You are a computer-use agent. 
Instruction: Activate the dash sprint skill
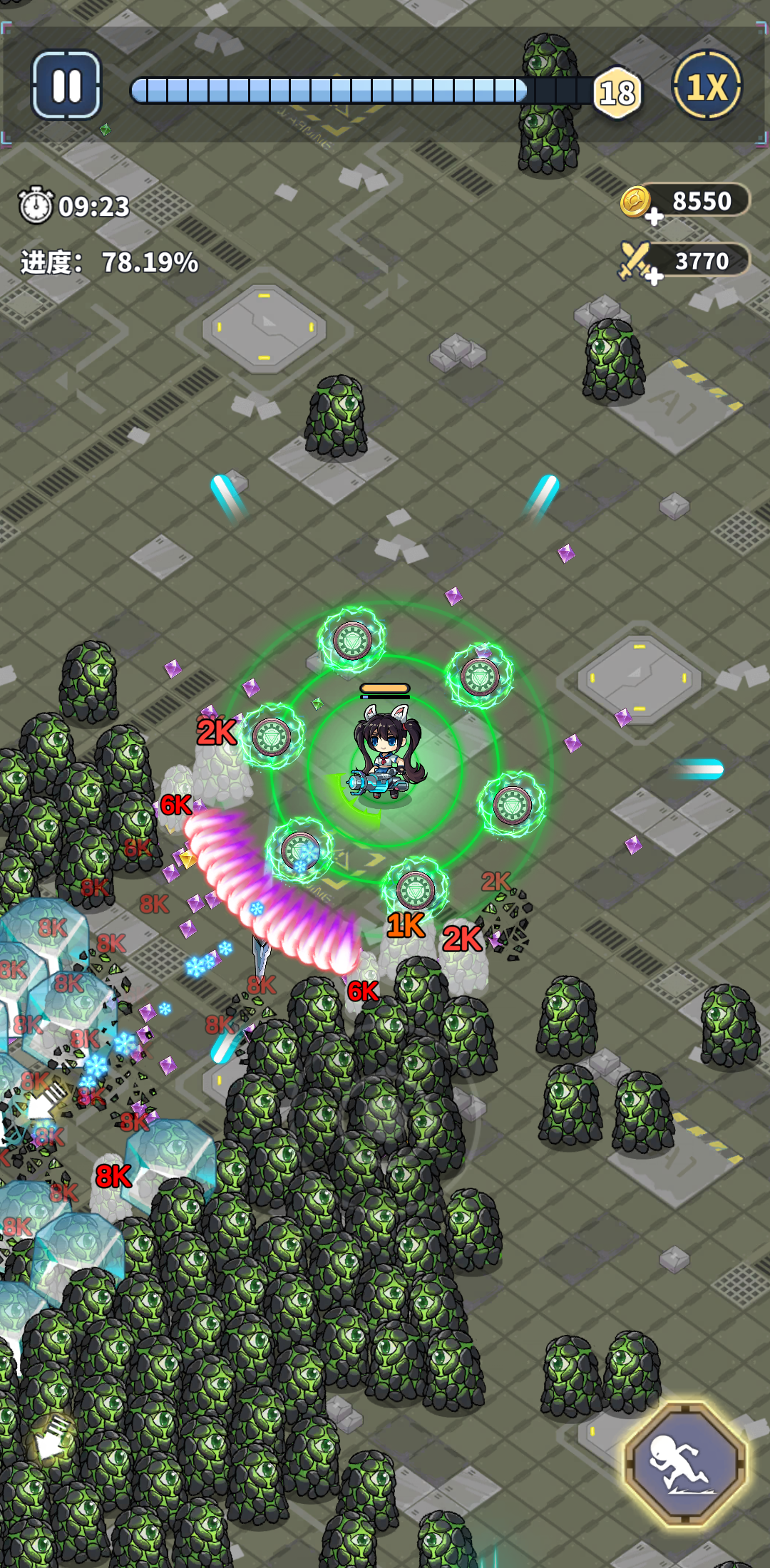point(685,1463)
